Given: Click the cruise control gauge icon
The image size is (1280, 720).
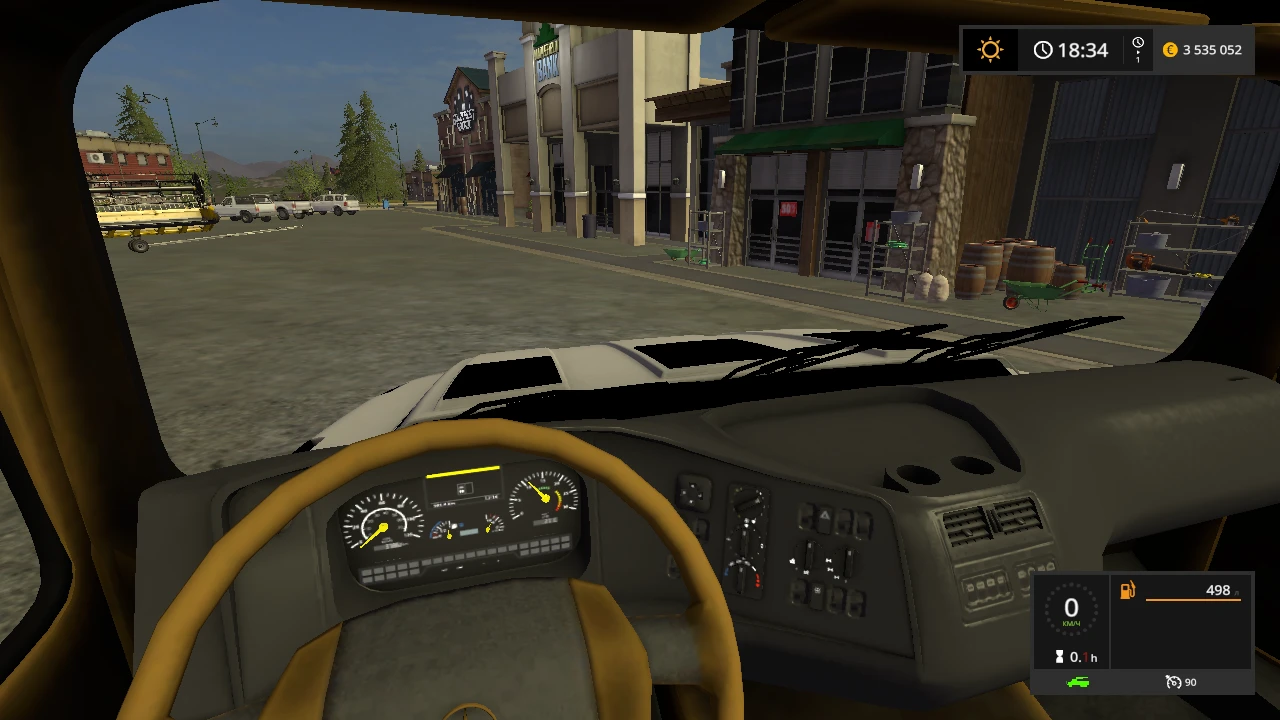Looking at the screenshot, I should click(x=1173, y=682).
